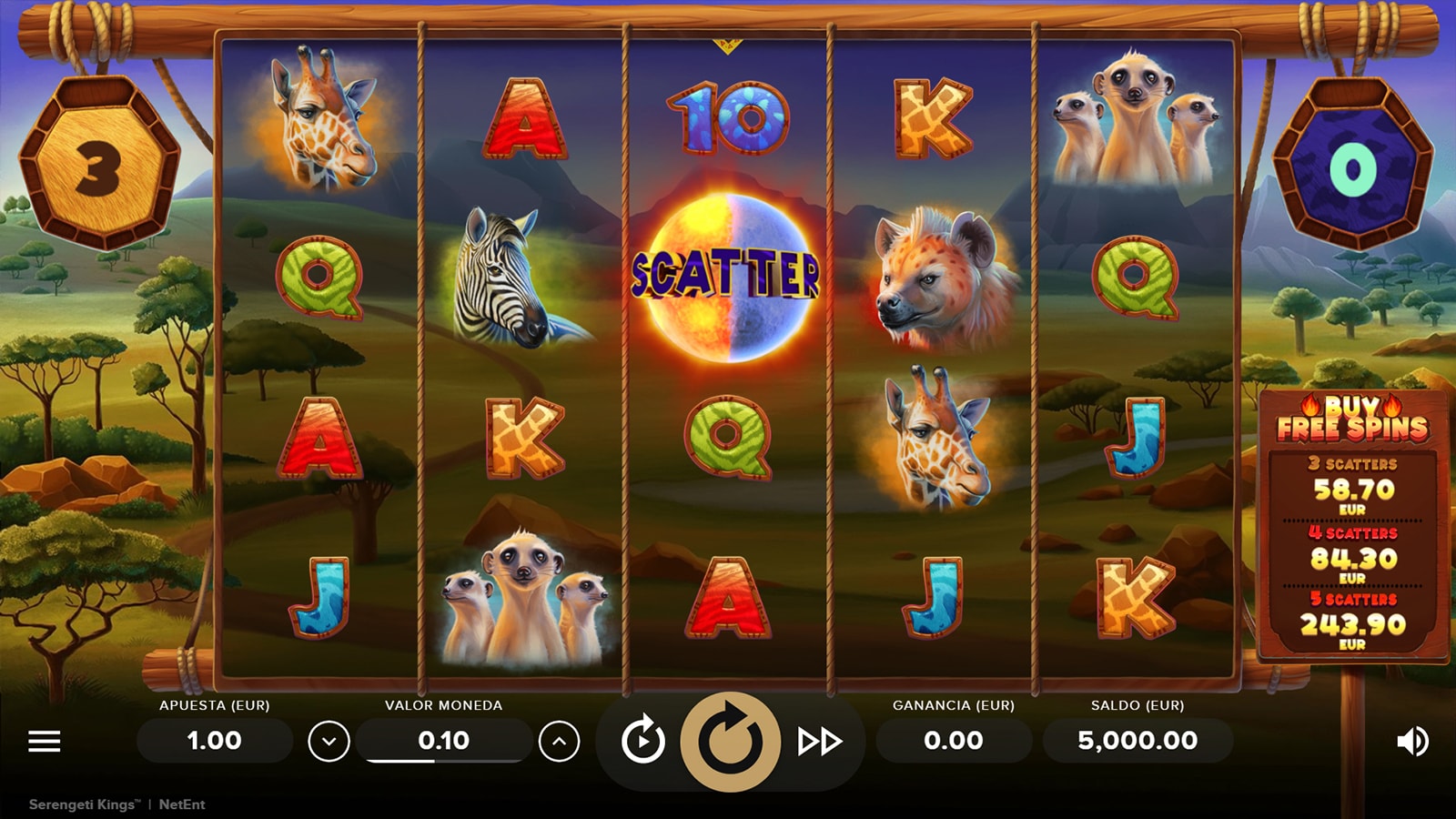
Task: Increase the coin value
Action: coord(559,742)
